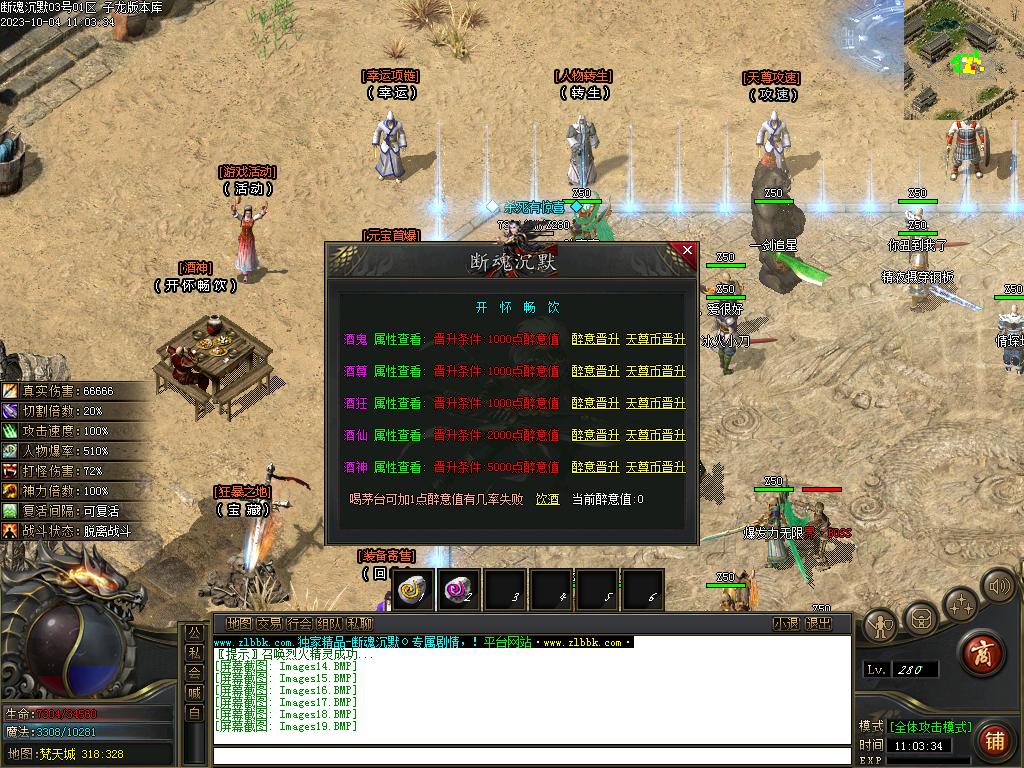Focus the chat text input box
Viewport: 1024px width, 768px height.
point(530,754)
